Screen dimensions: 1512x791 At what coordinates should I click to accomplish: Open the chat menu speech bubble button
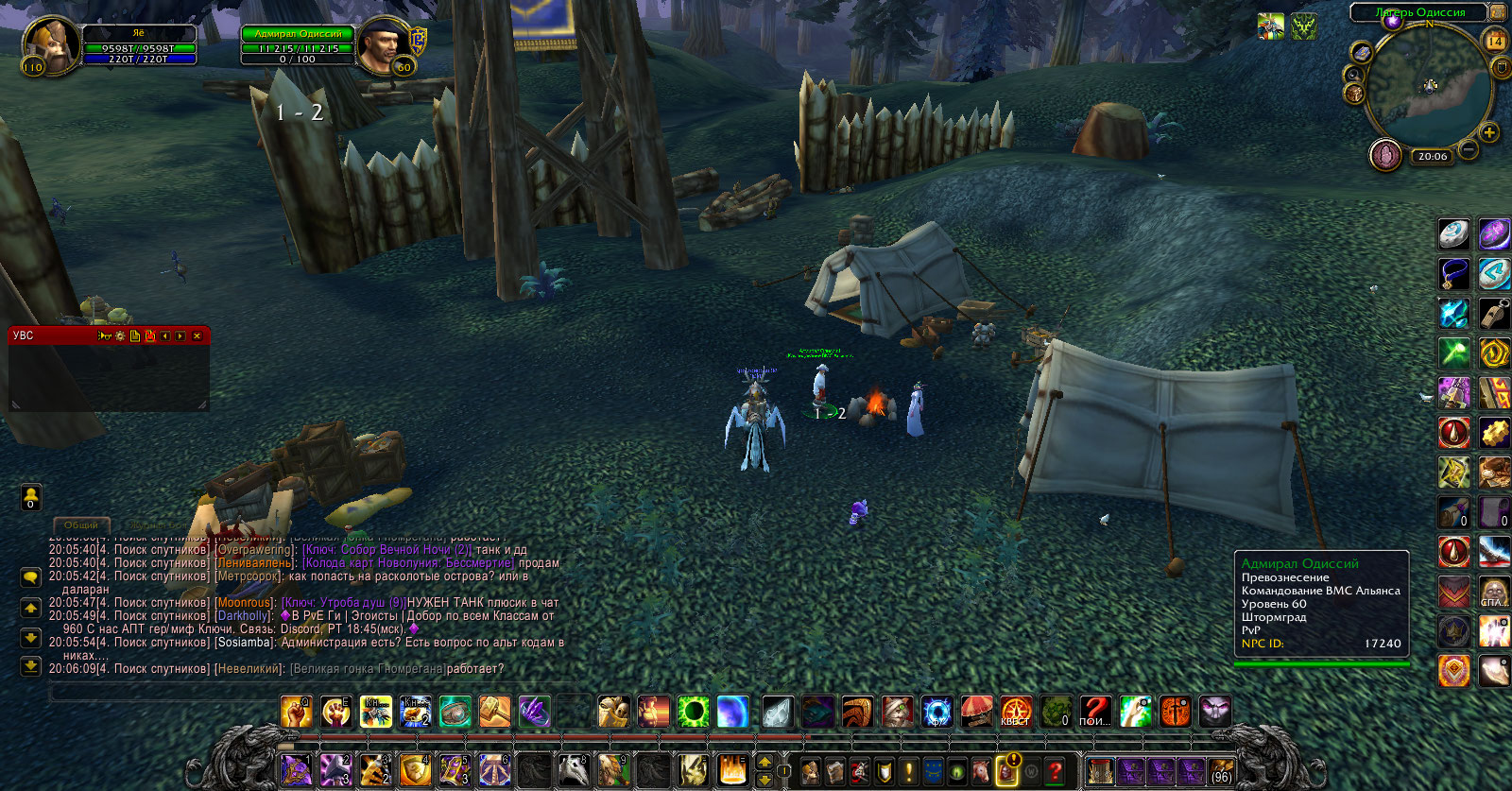30,576
